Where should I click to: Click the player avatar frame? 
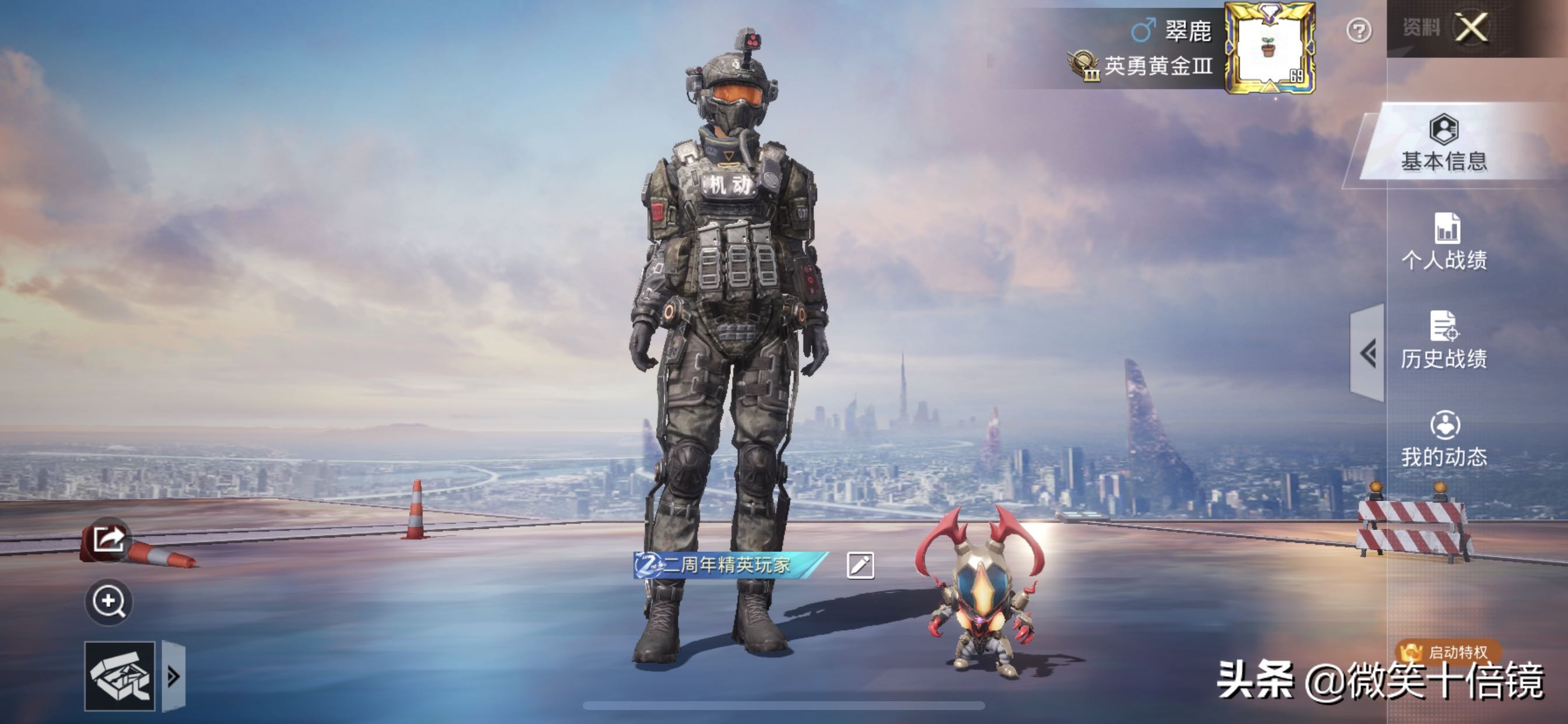coord(1270,47)
